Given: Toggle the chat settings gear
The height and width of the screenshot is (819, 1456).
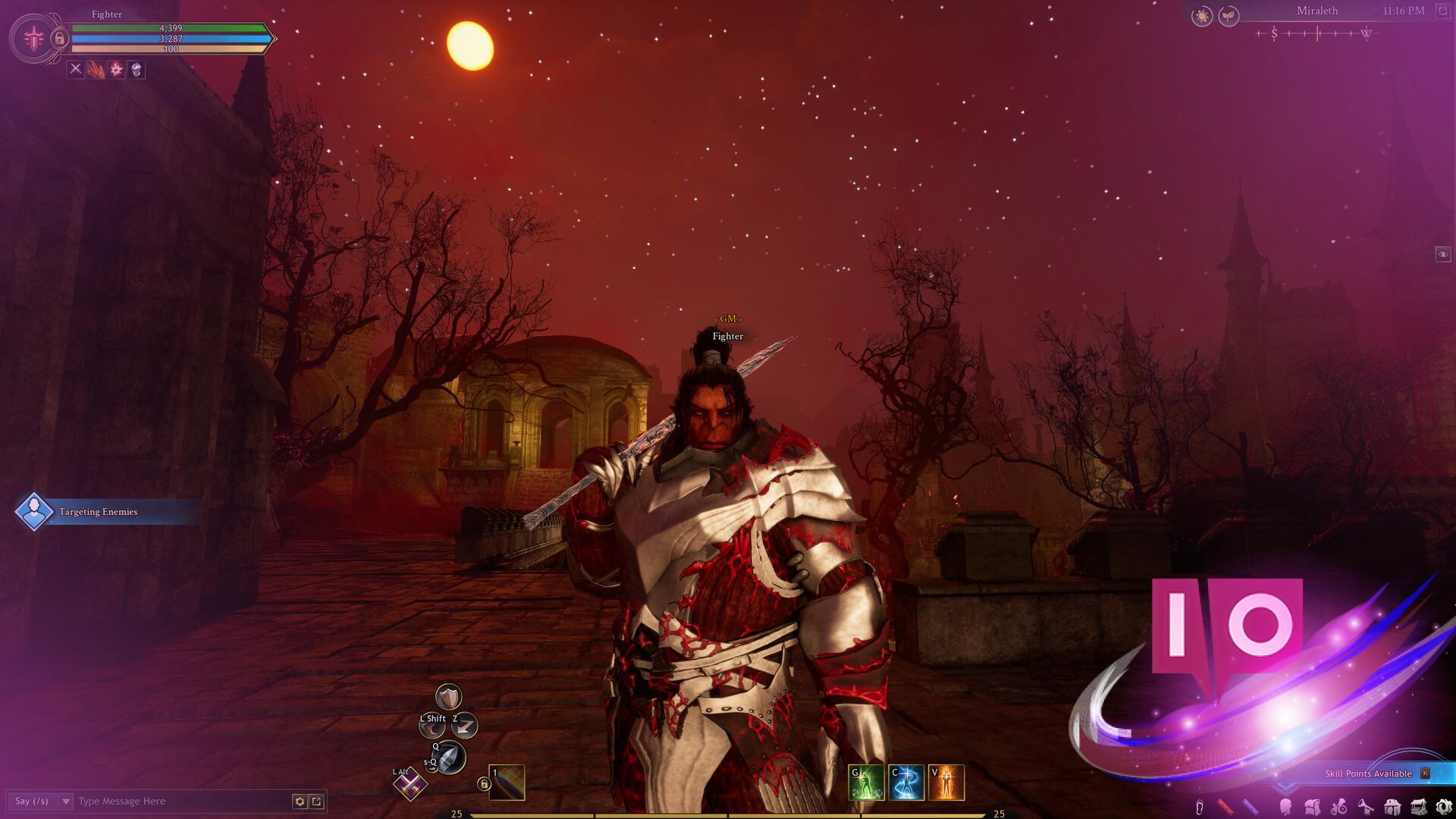Looking at the screenshot, I should click(300, 800).
